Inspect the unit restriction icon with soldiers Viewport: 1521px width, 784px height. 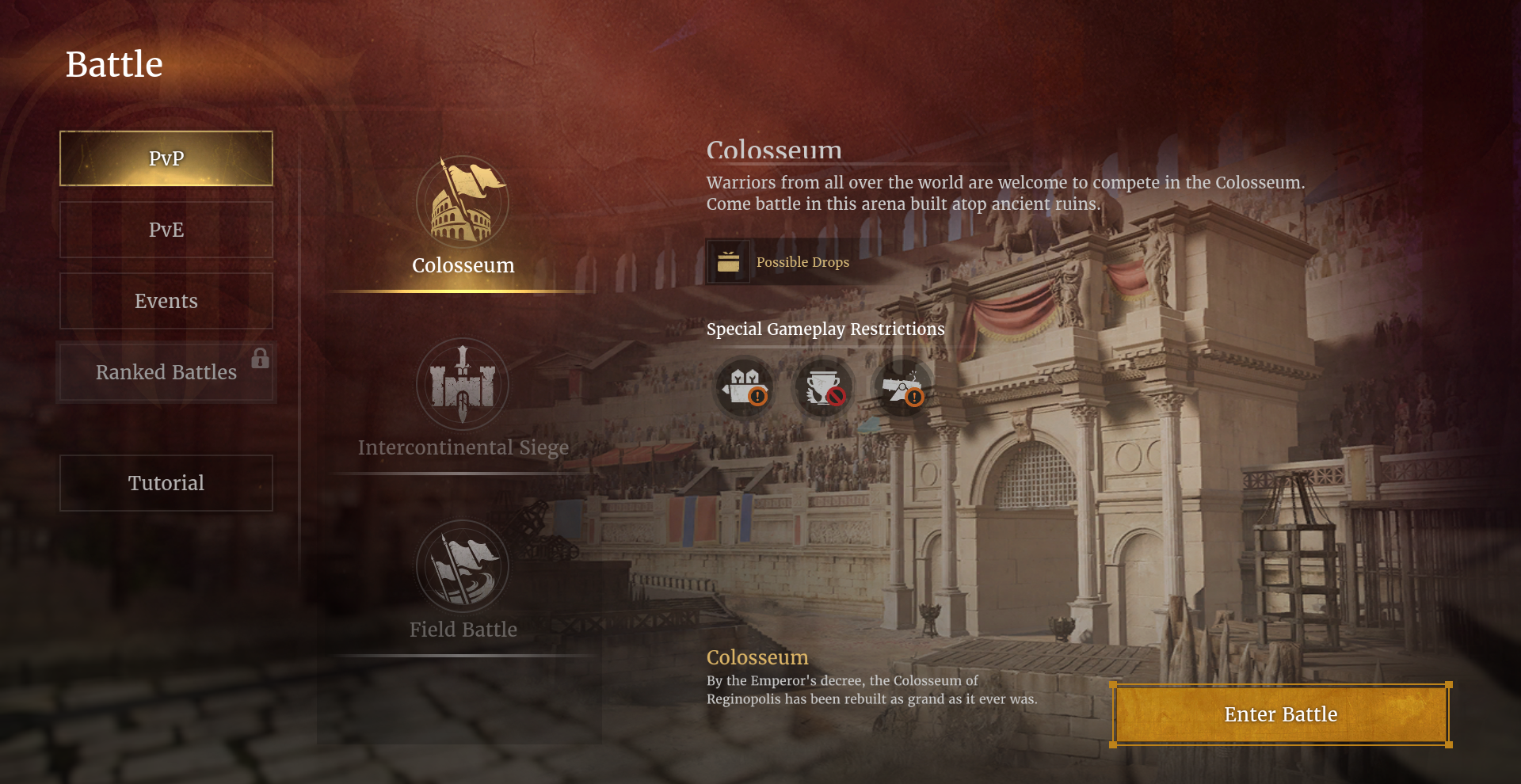click(x=744, y=388)
